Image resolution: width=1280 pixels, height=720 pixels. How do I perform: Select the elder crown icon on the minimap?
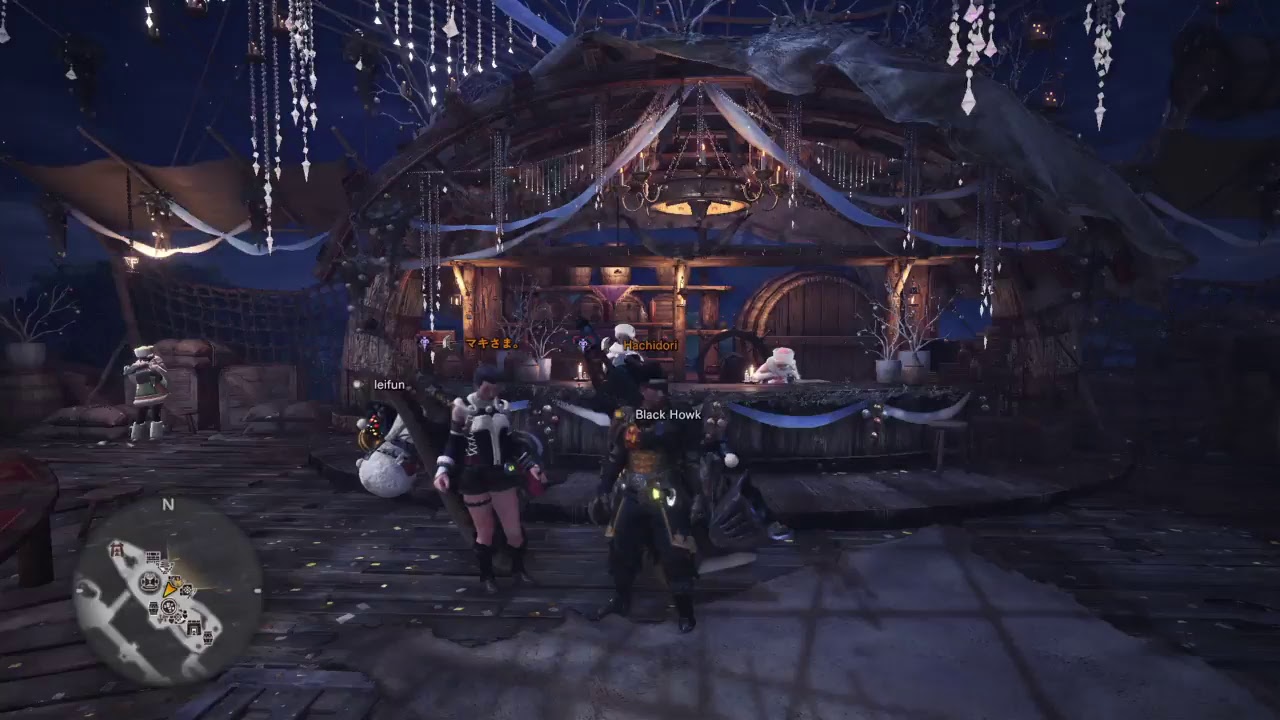(x=148, y=582)
